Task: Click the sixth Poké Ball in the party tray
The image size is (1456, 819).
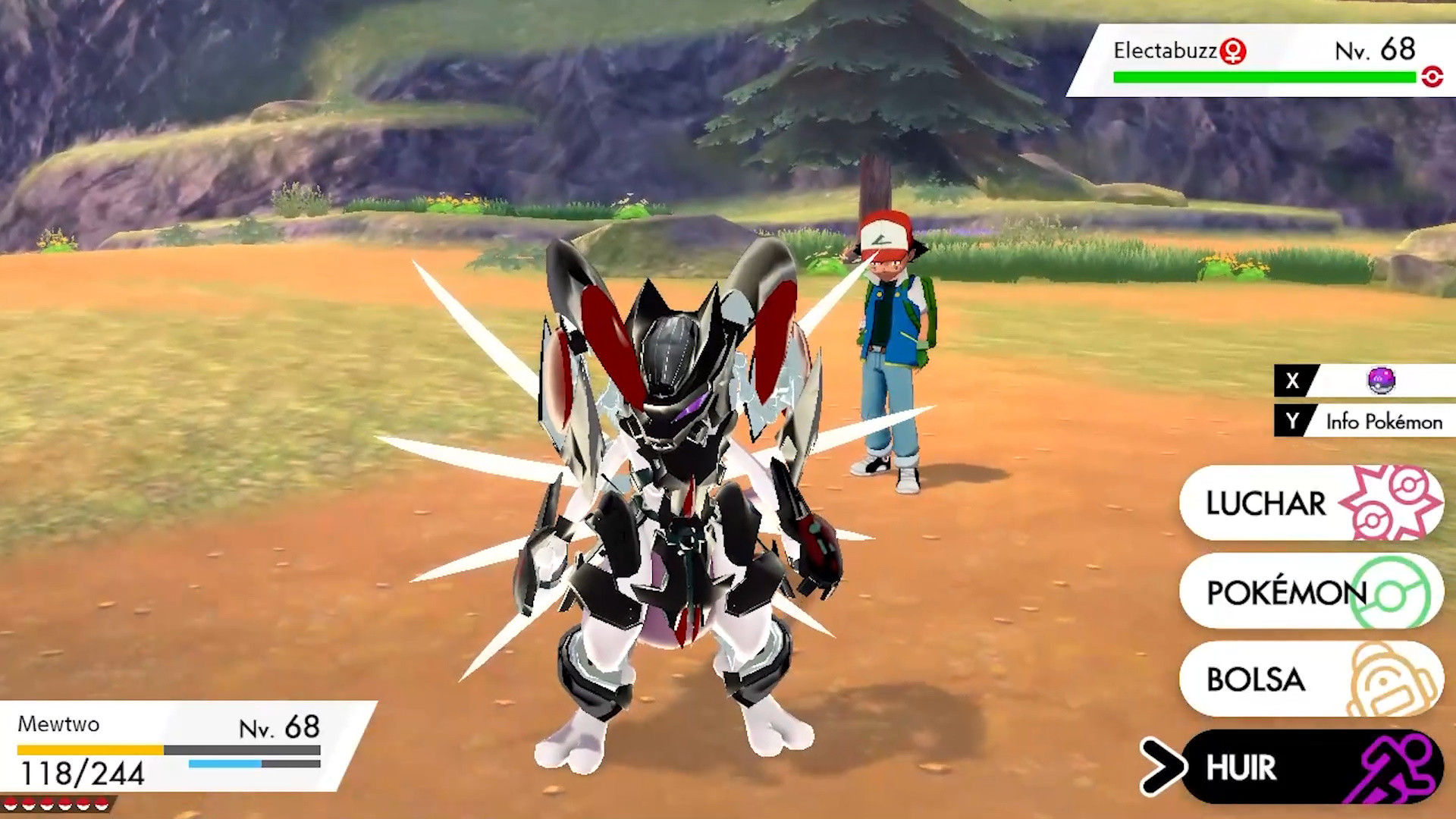Action: pyautogui.click(x=102, y=804)
